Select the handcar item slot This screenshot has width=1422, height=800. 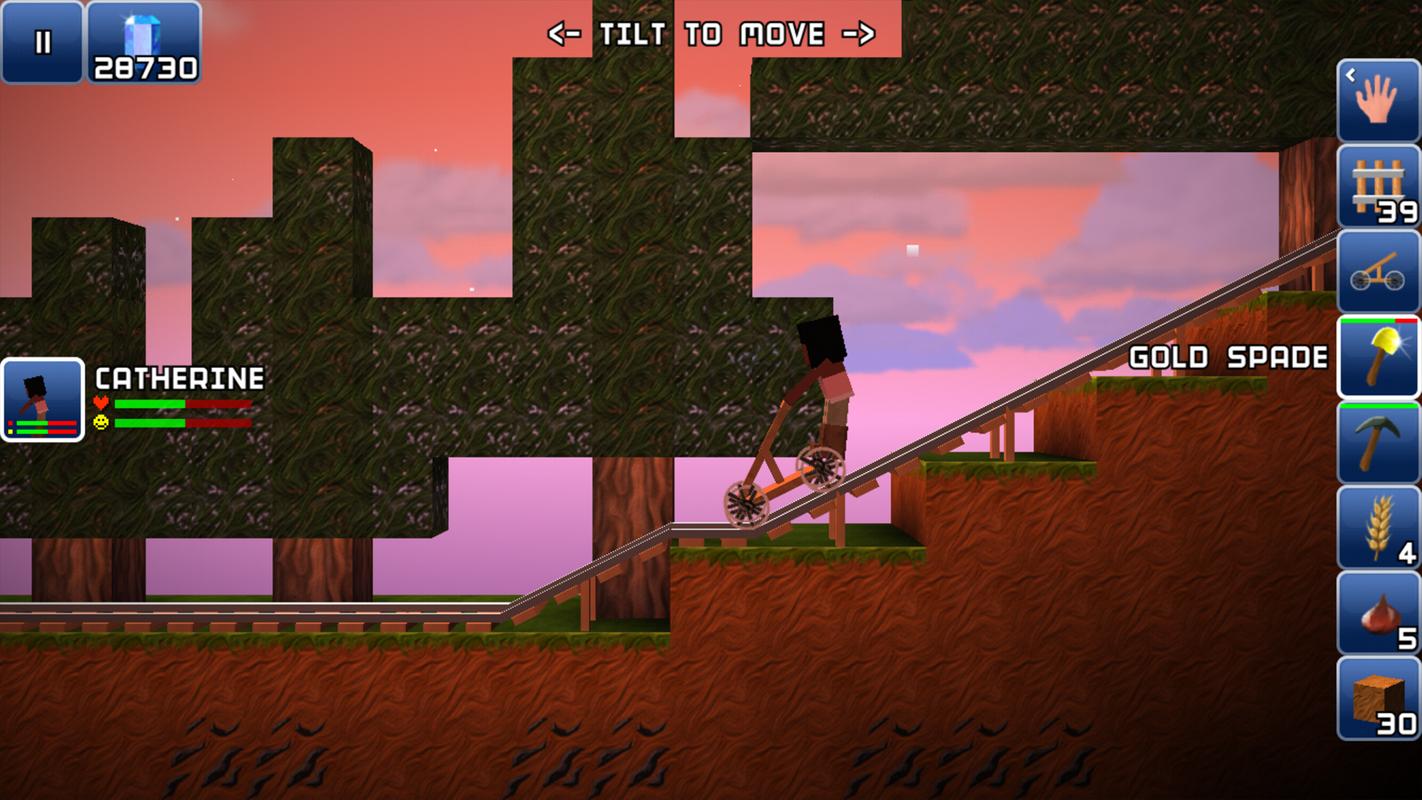[1378, 272]
